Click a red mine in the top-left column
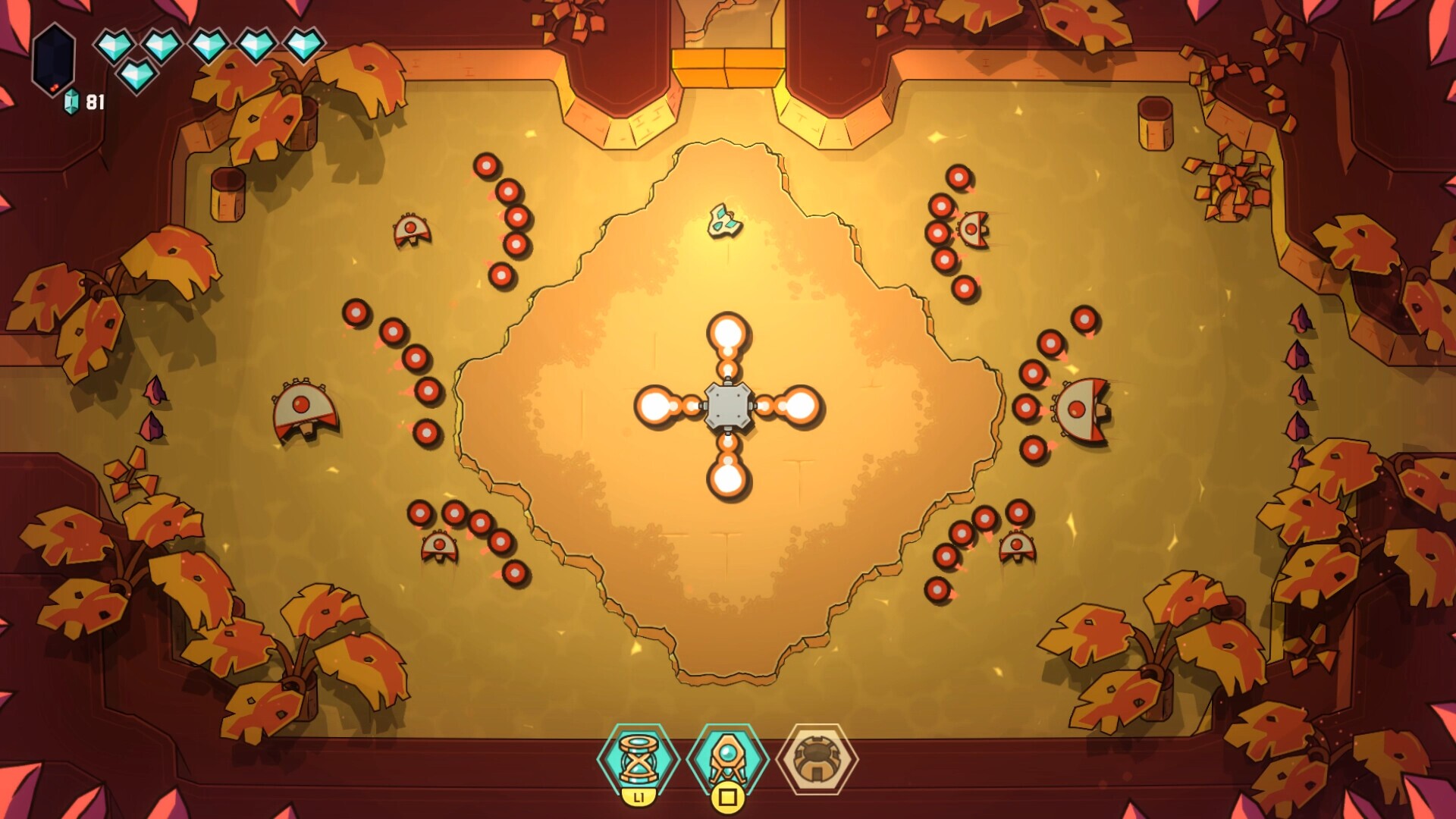Viewport: 1456px width, 819px height. (485, 163)
